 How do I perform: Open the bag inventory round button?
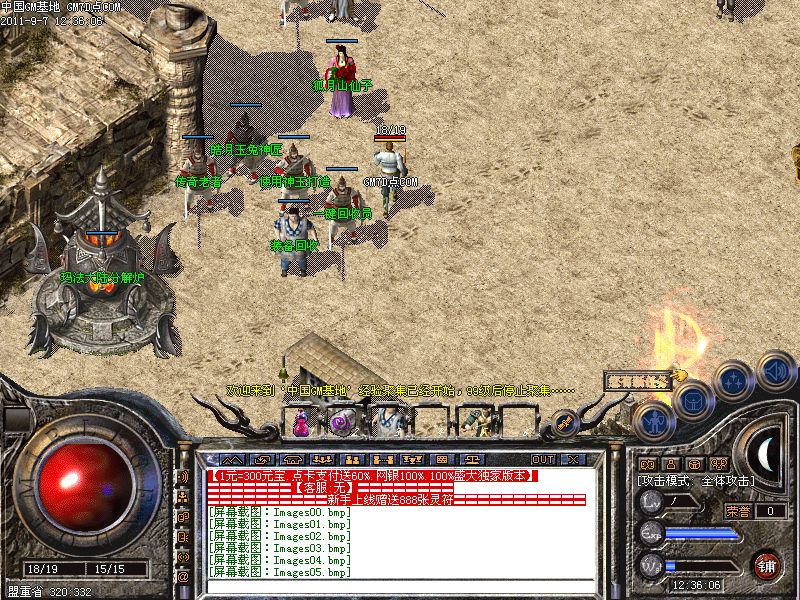click(693, 401)
